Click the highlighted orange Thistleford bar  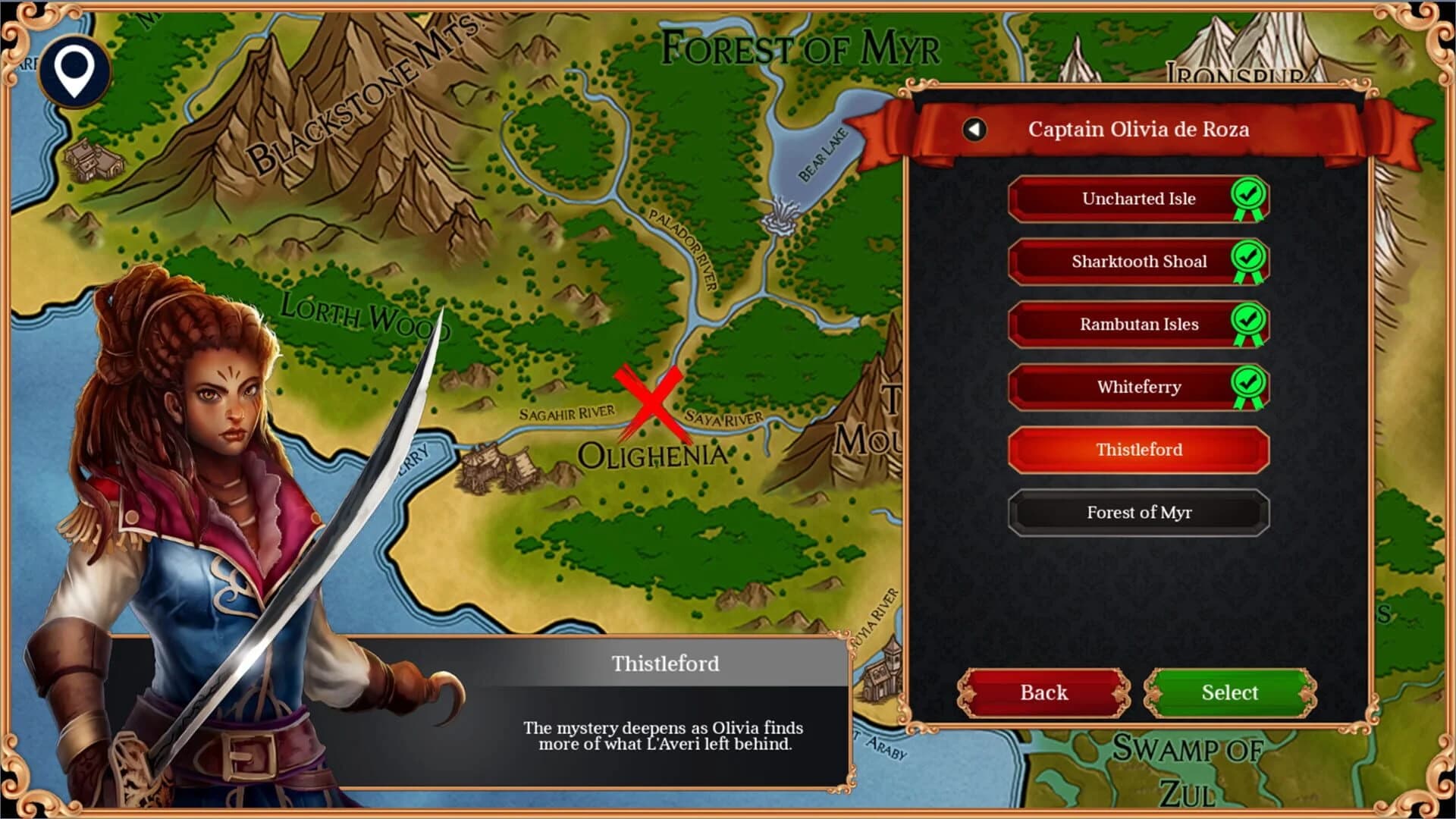[x=1137, y=450]
